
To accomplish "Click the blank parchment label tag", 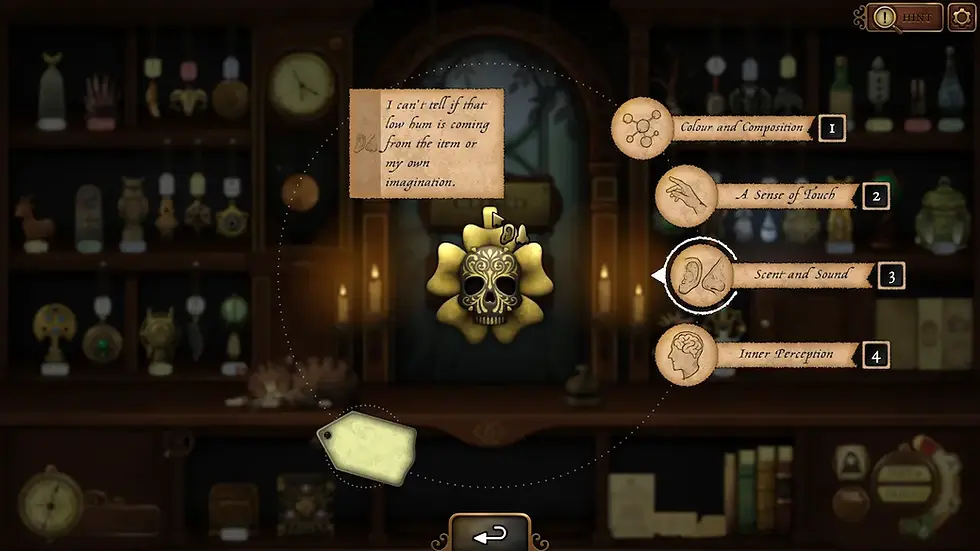I will 367,444.
